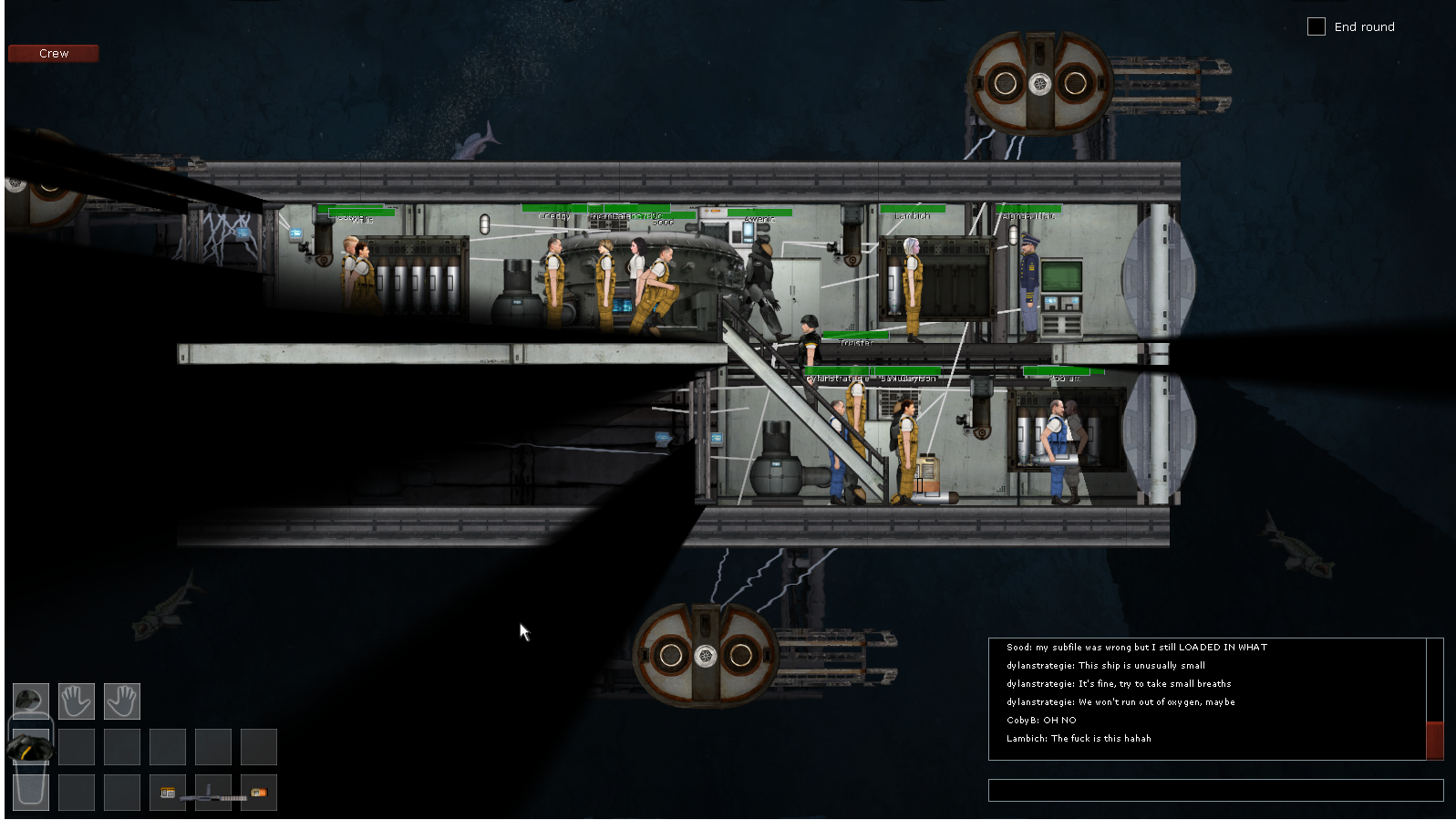Click the chat message input field
The image size is (1456, 820).
(x=1216, y=790)
